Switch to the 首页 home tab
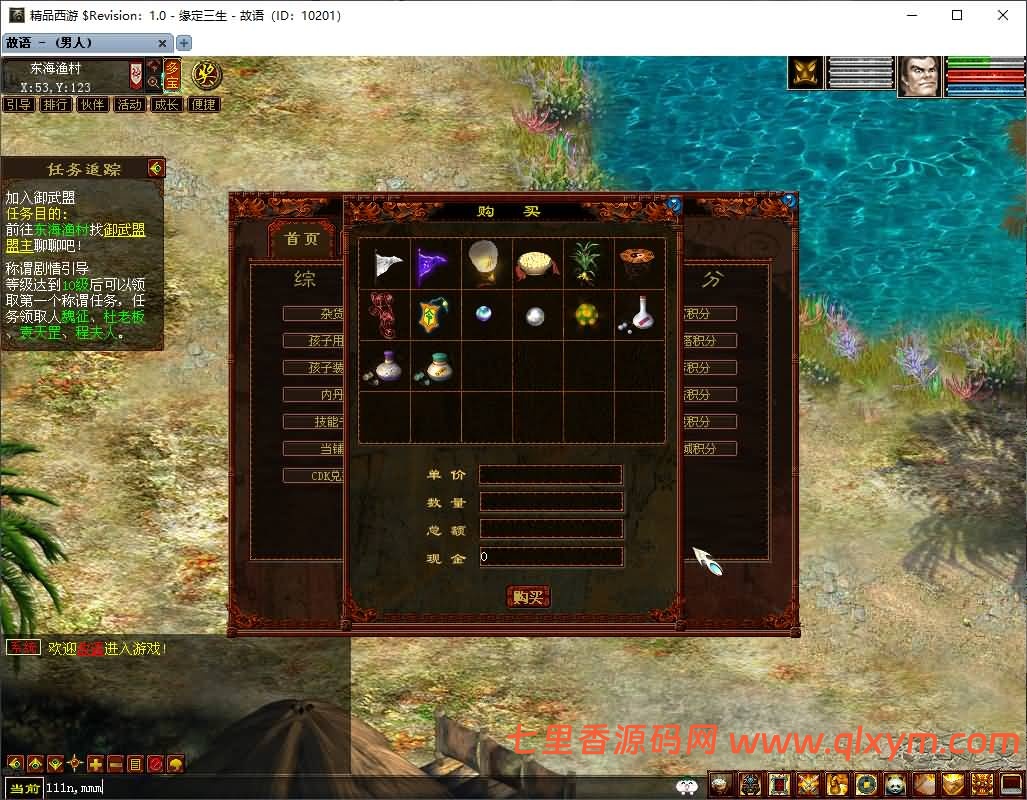The image size is (1027, 800). [302, 239]
